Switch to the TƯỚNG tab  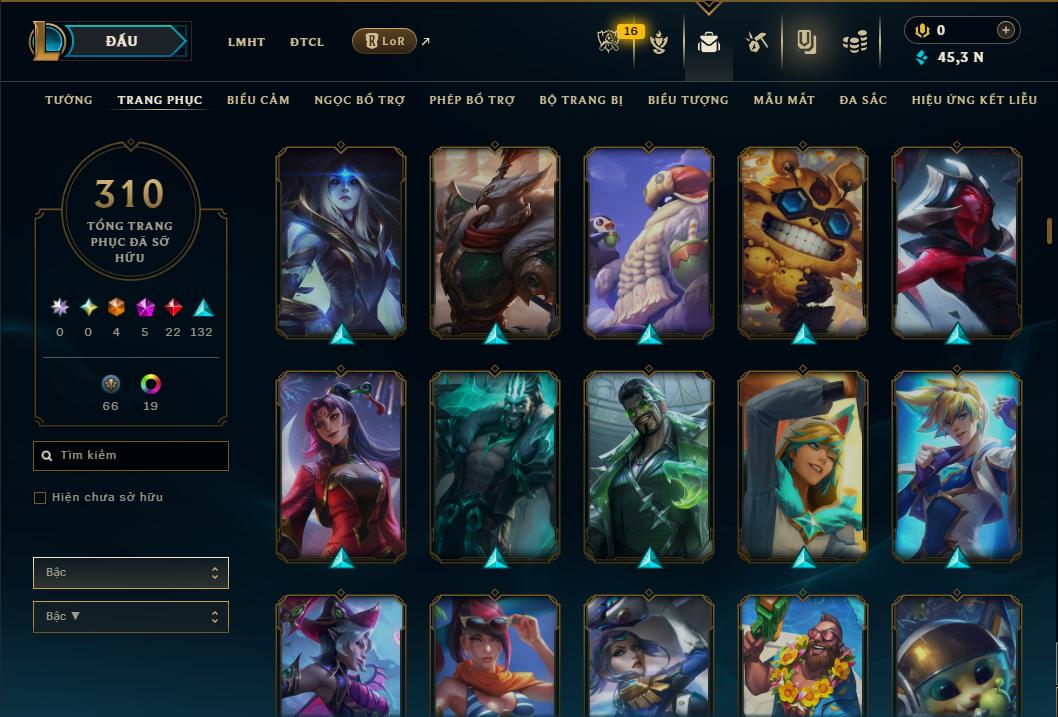click(x=69, y=100)
